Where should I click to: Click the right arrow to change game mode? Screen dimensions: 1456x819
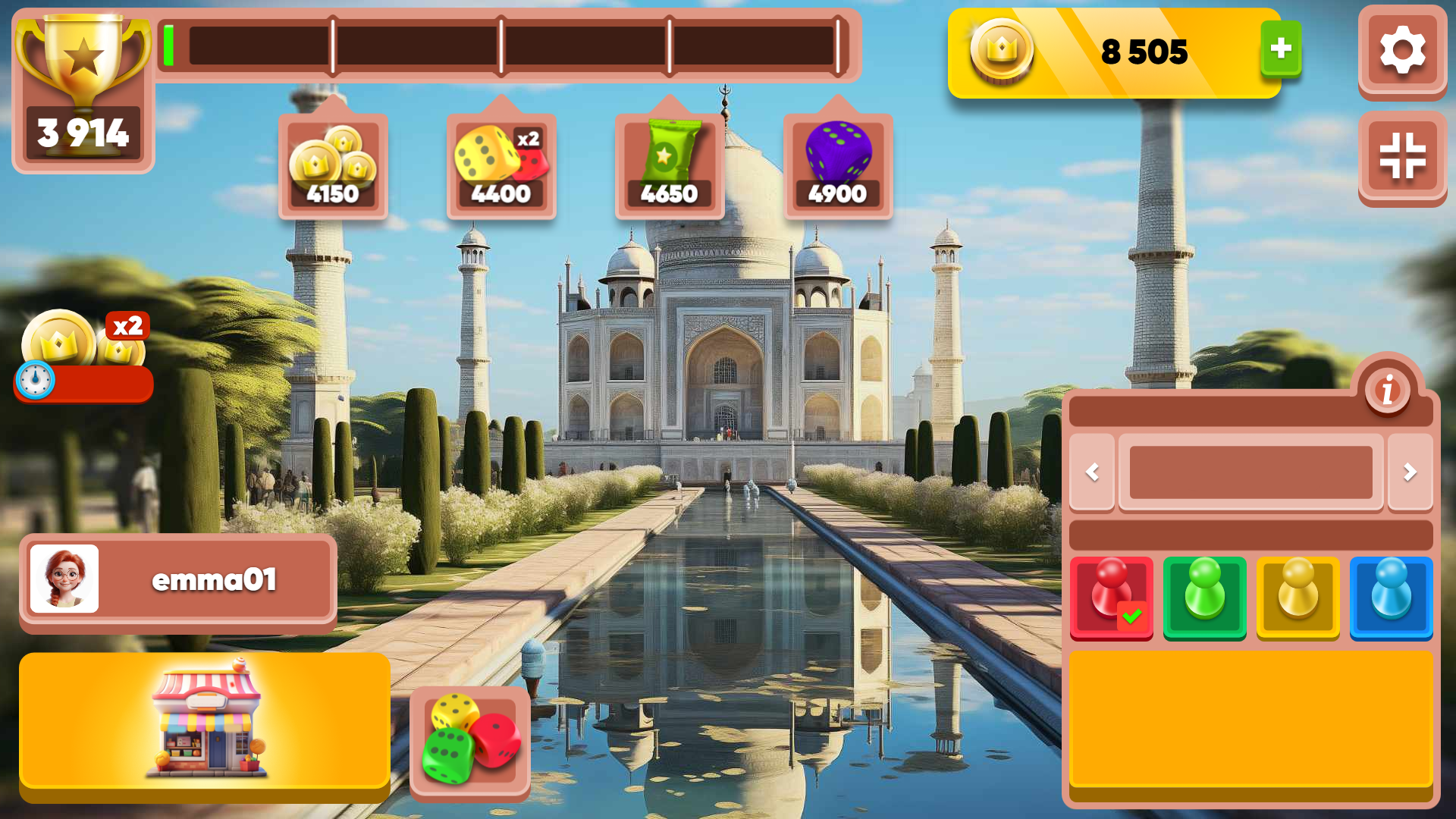[x=1409, y=472]
